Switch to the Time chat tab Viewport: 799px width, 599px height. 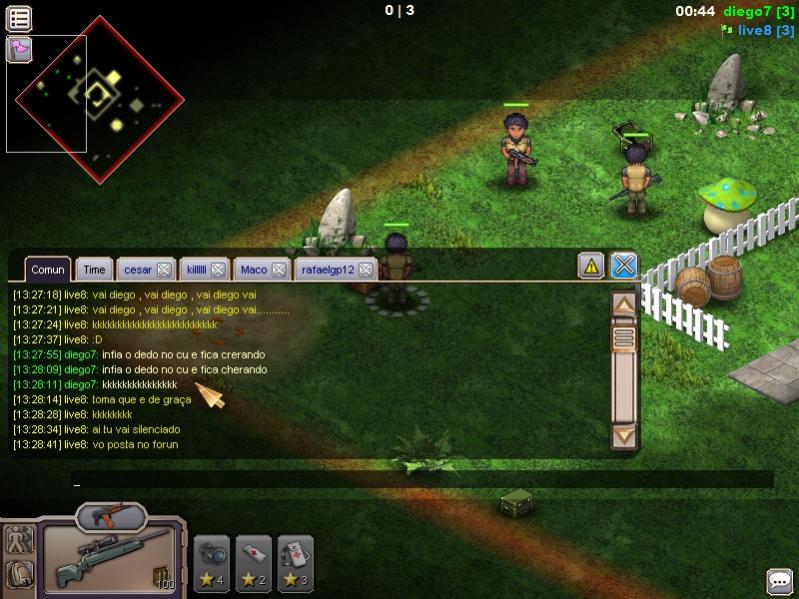(x=94, y=269)
